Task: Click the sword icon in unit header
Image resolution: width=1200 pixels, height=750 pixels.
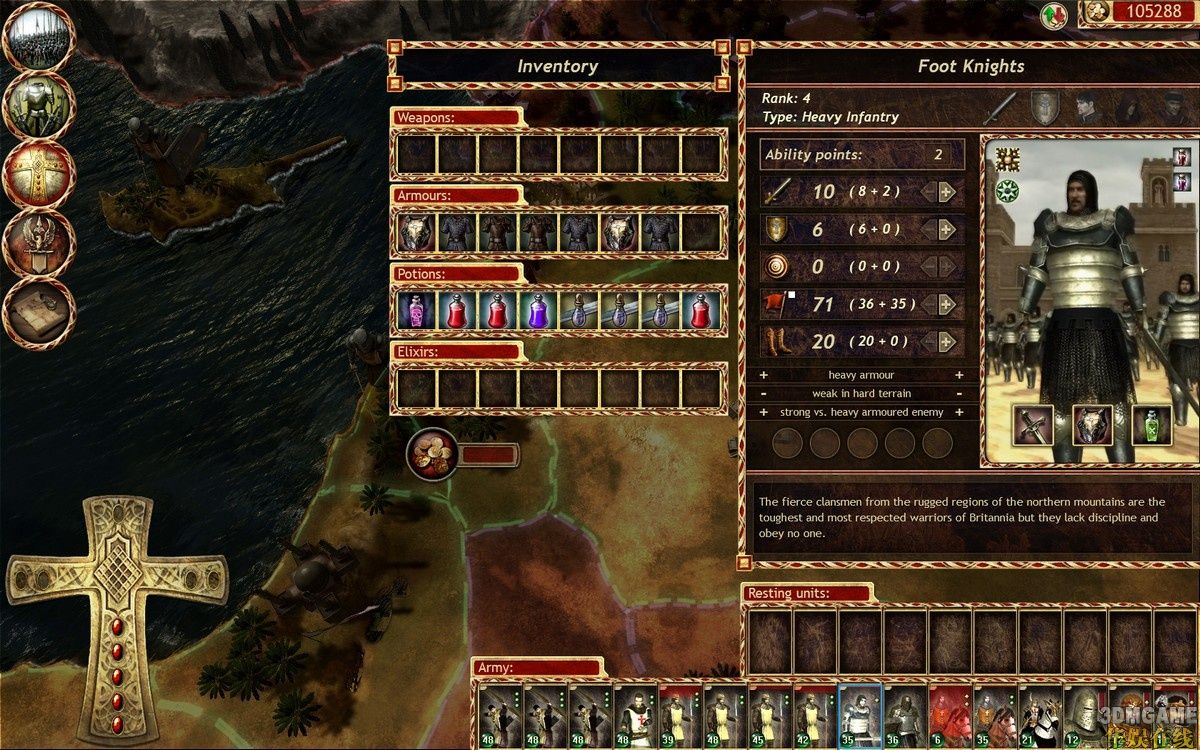Action: [1000, 106]
